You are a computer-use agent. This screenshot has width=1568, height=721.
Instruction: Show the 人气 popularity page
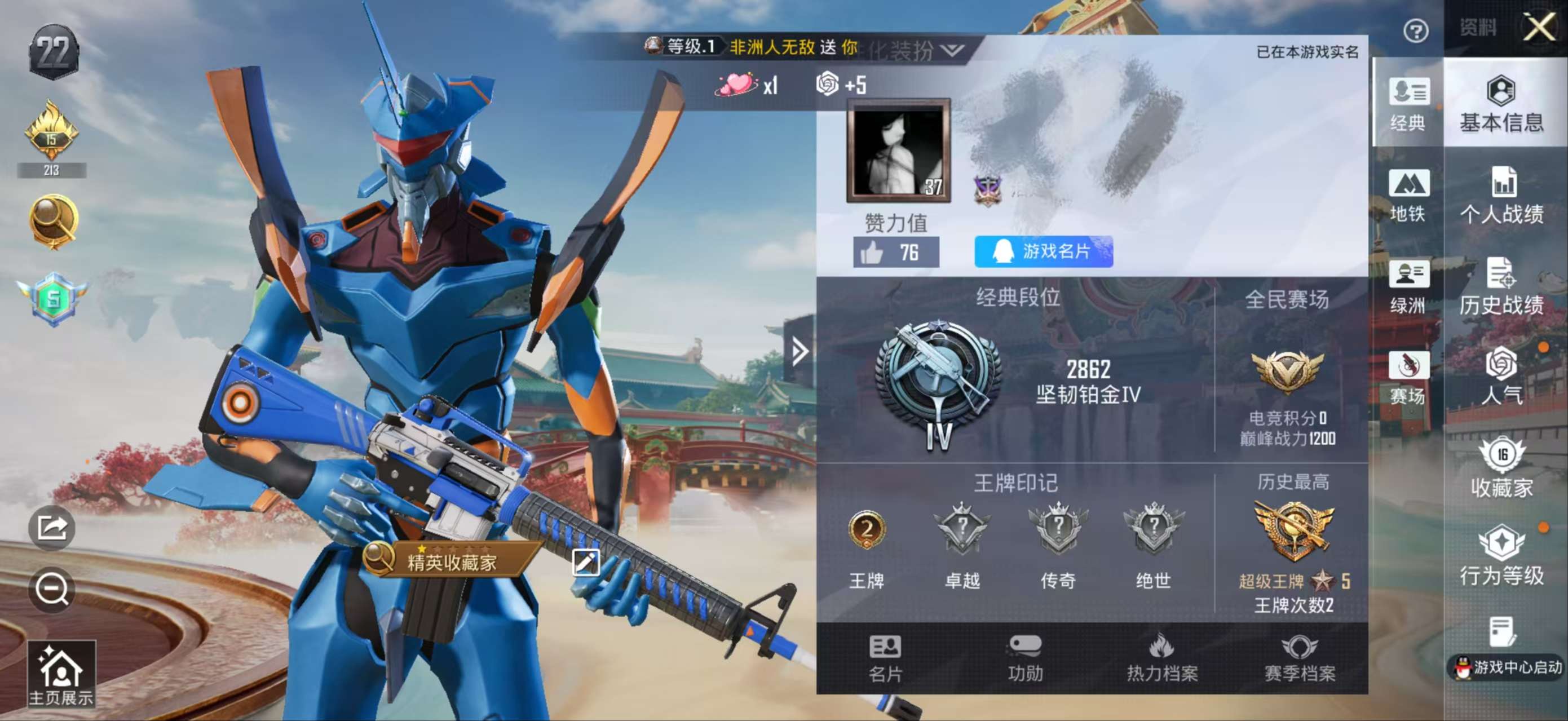1501,377
